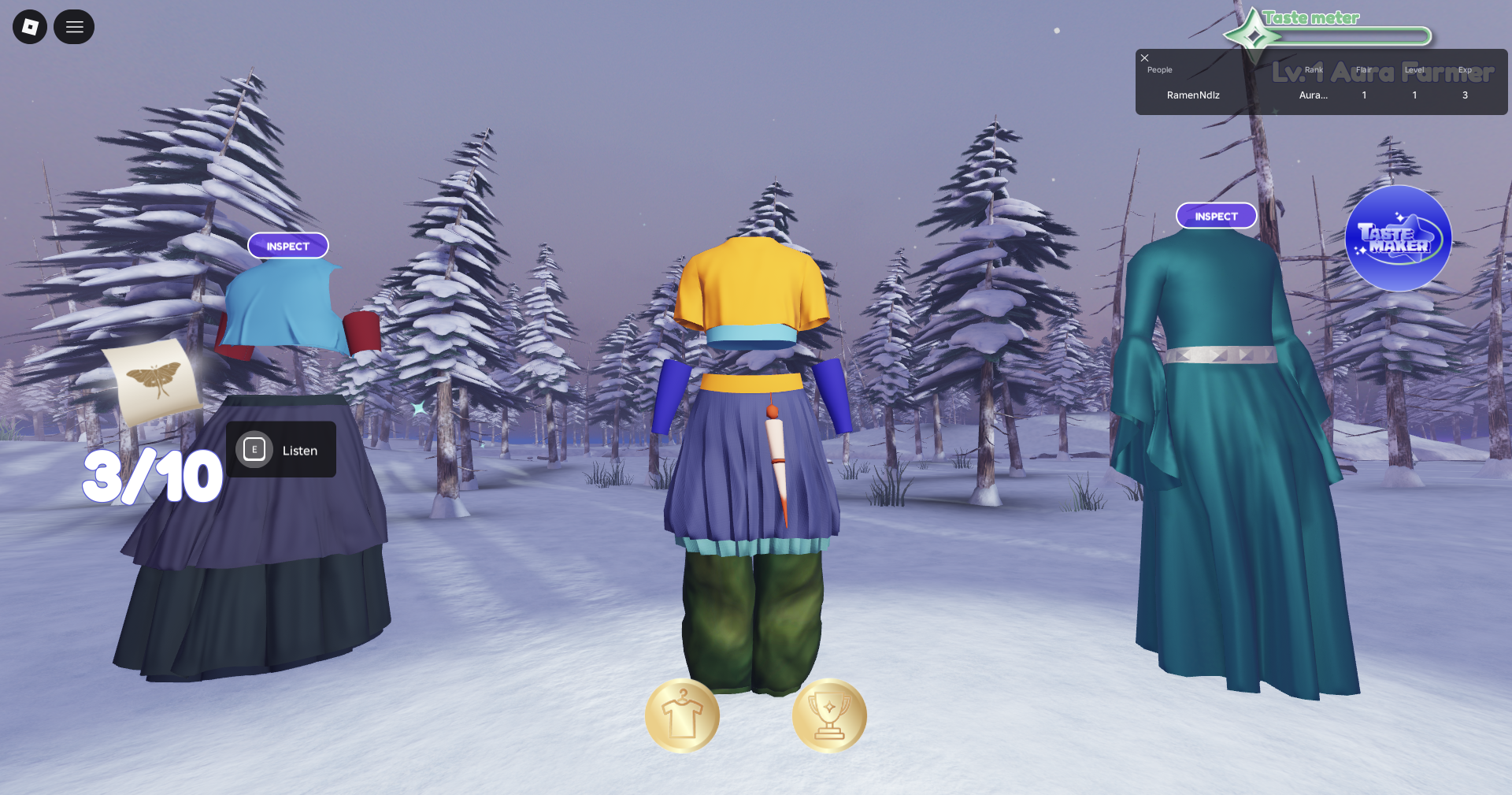Select the moth parchment note

[x=153, y=381]
